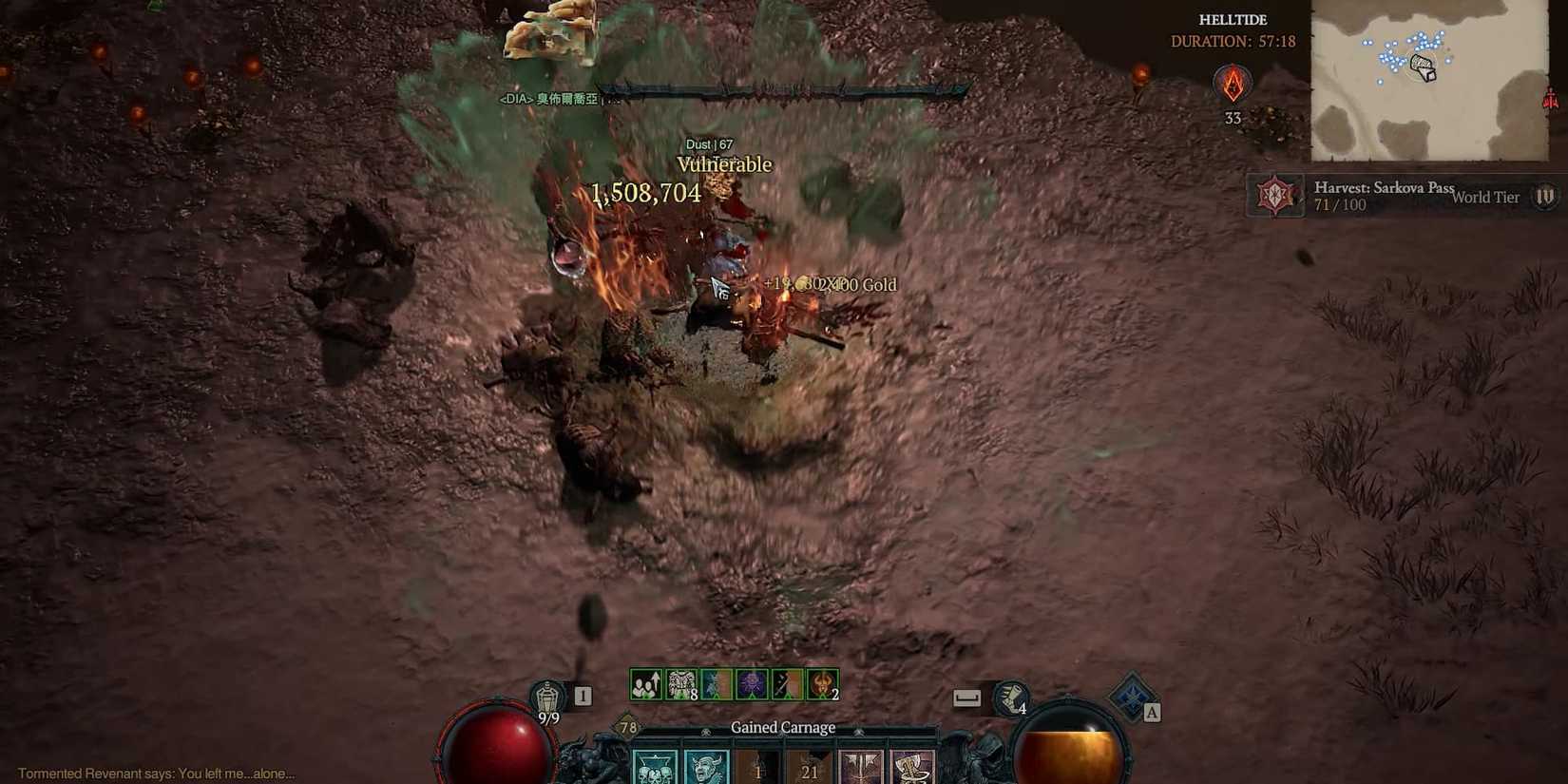Click the red Harvest event emblem
Viewport: 1568px width, 784px height.
1275,195
